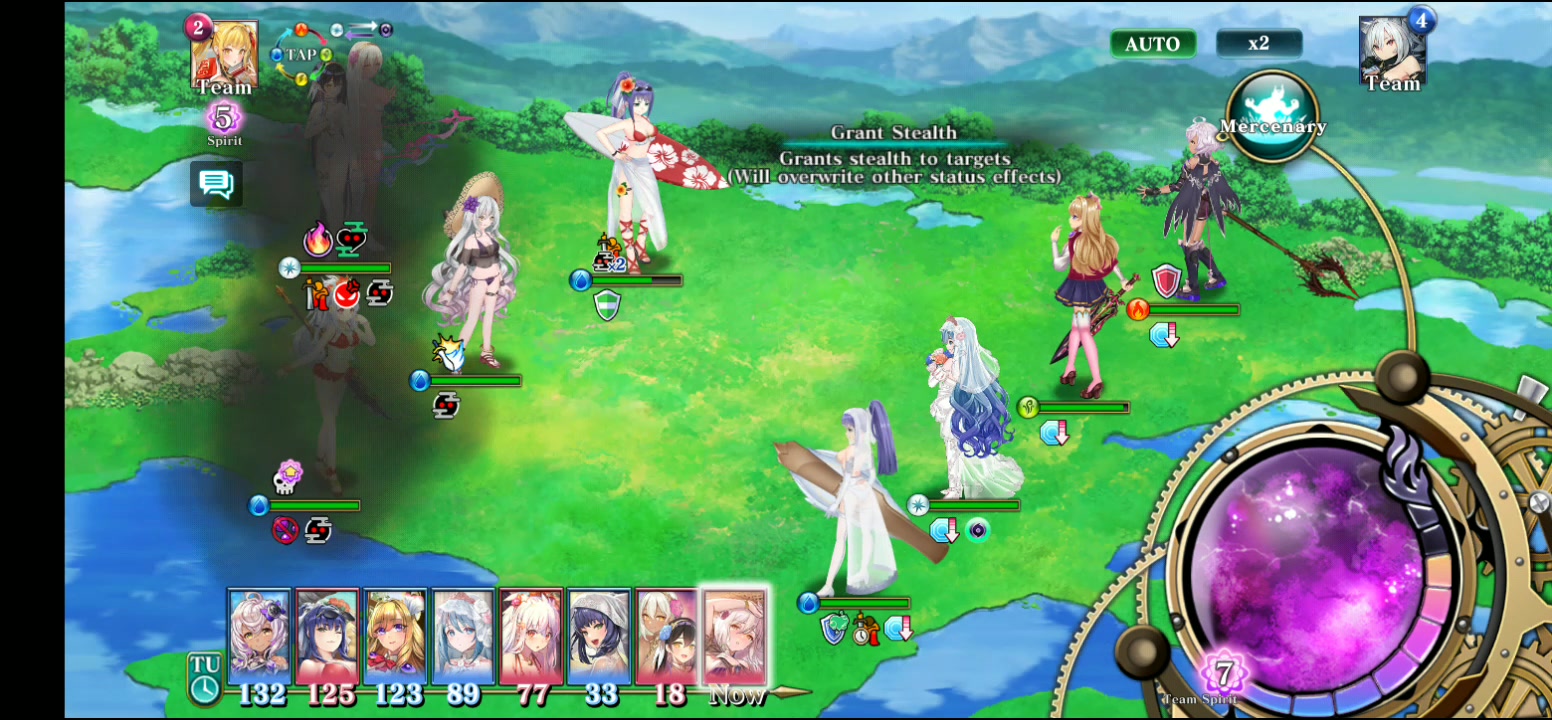
Task: Select the blonde Team portrait with badge 2
Action: click(224, 55)
